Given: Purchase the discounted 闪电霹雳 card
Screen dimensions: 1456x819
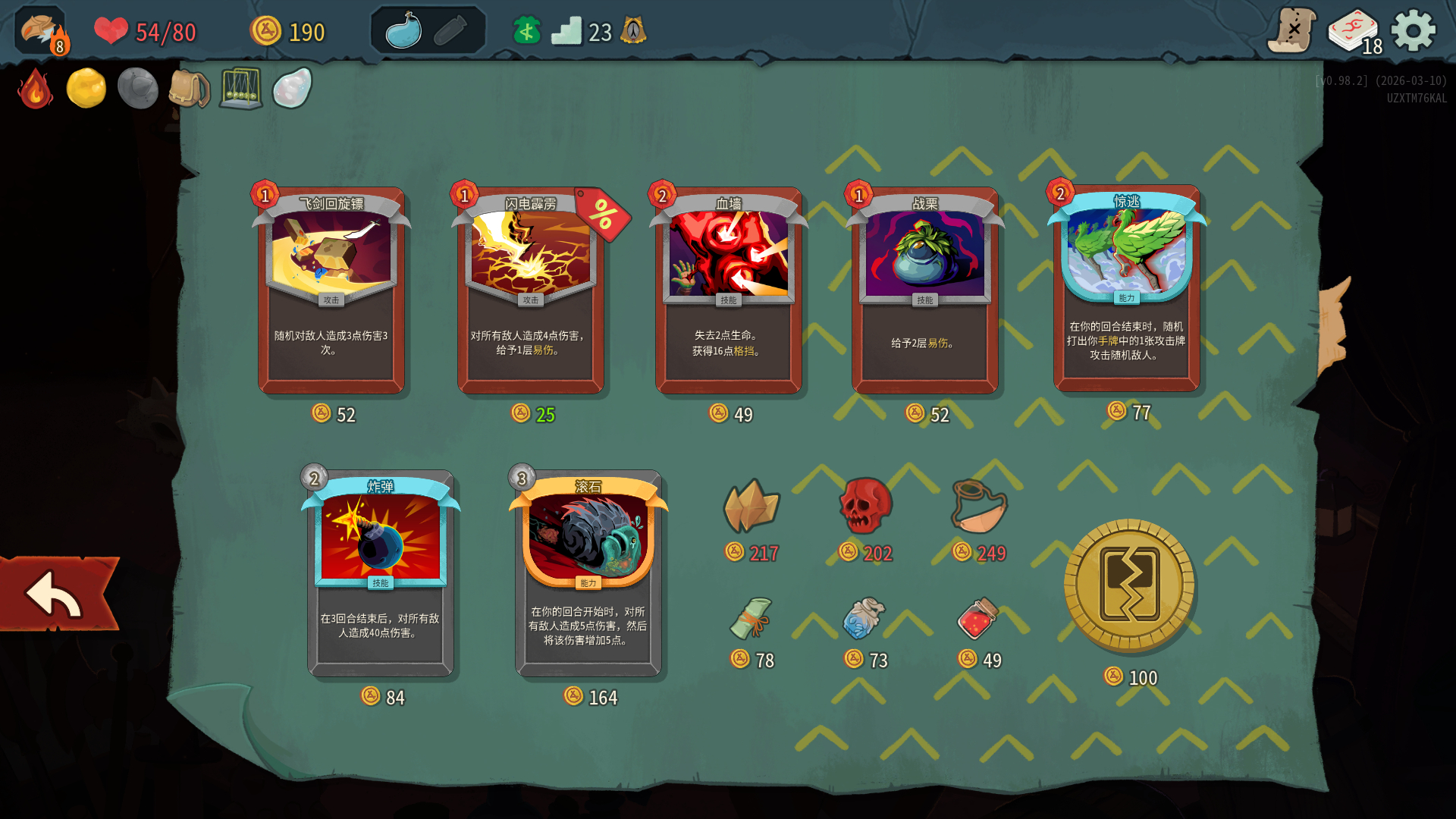Looking at the screenshot, I should (x=530, y=292).
